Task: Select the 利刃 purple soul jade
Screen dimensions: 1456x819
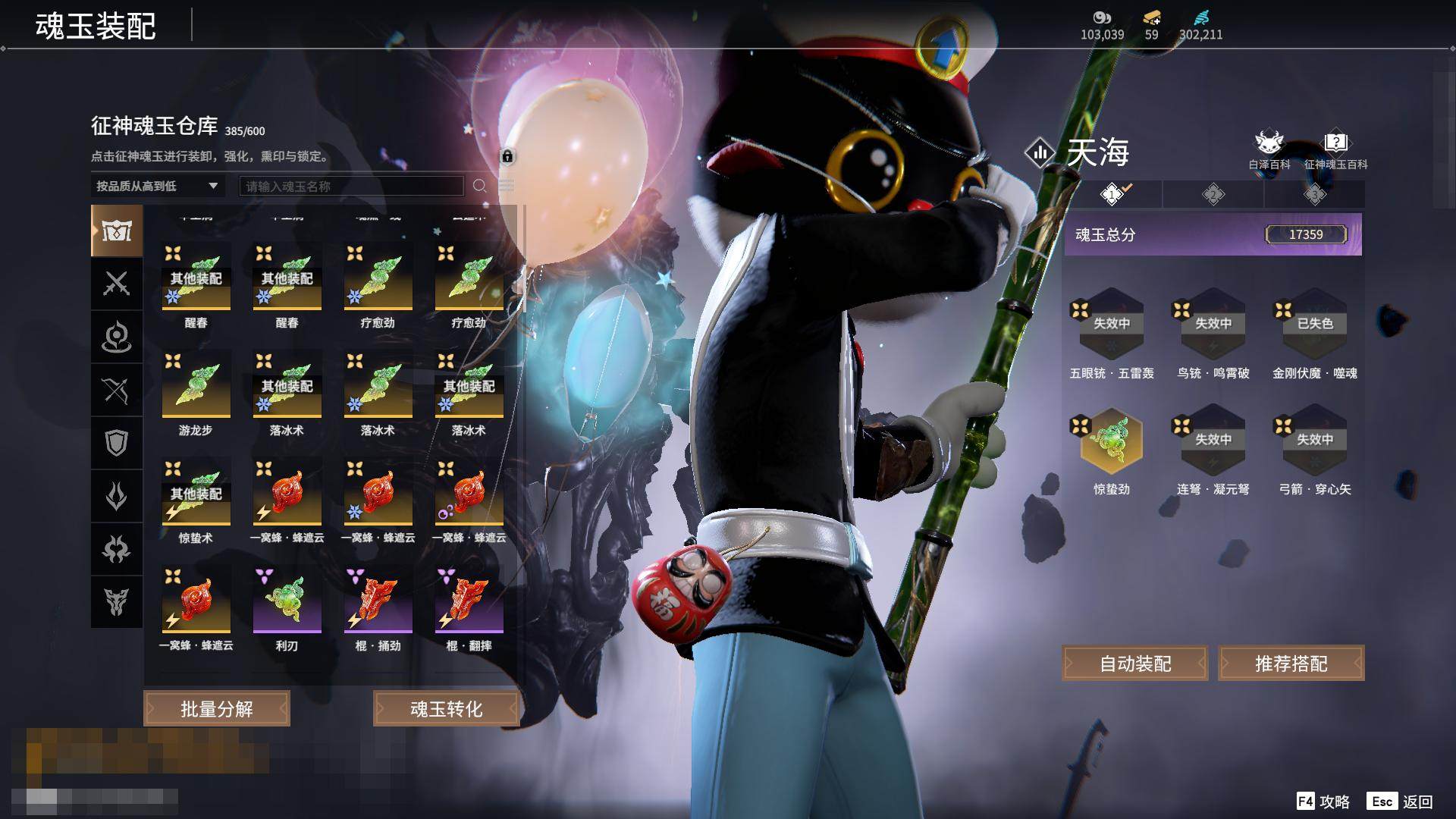Action: point(287,601)
